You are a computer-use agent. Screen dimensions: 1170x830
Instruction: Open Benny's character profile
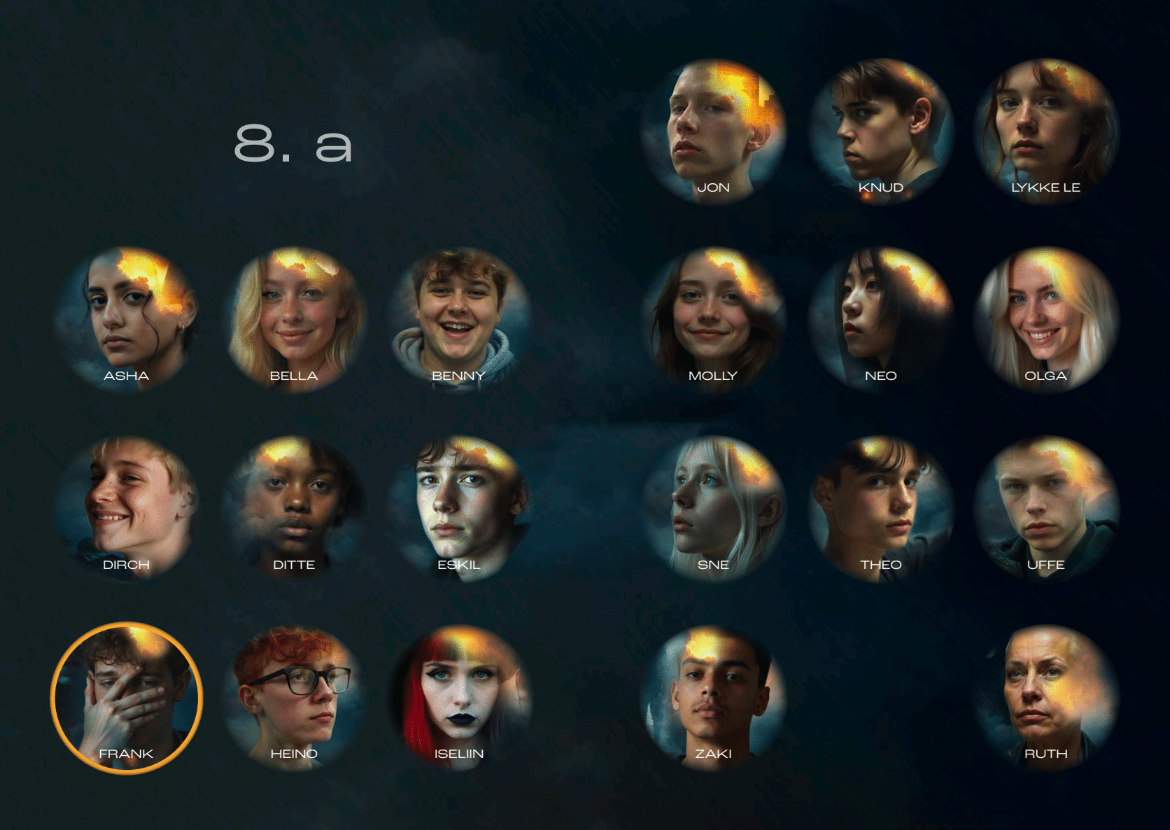(459, 320)
